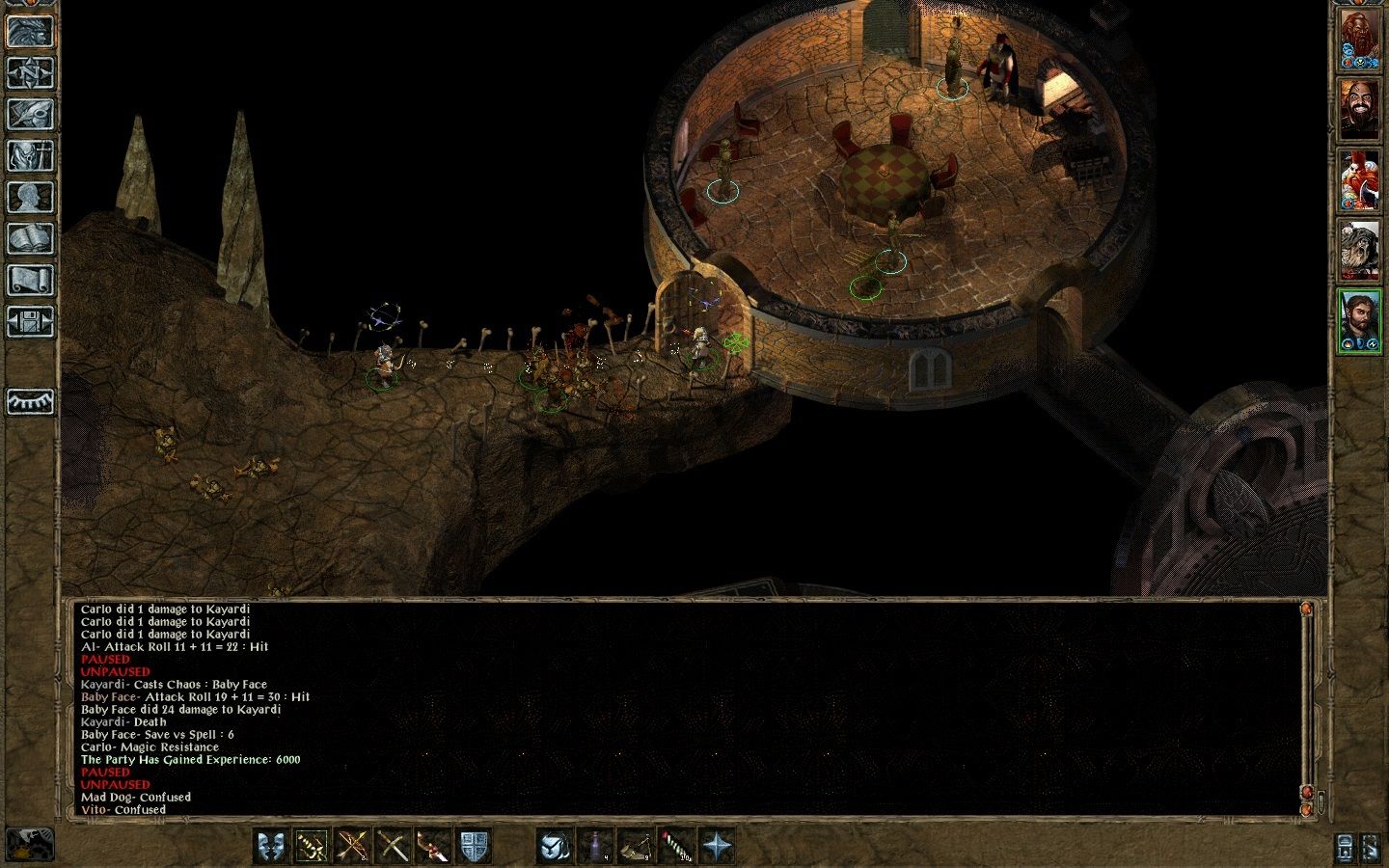Open the options floppy disk menu
This screenshot has width=1389, height=868.
(x=30, y=321)
